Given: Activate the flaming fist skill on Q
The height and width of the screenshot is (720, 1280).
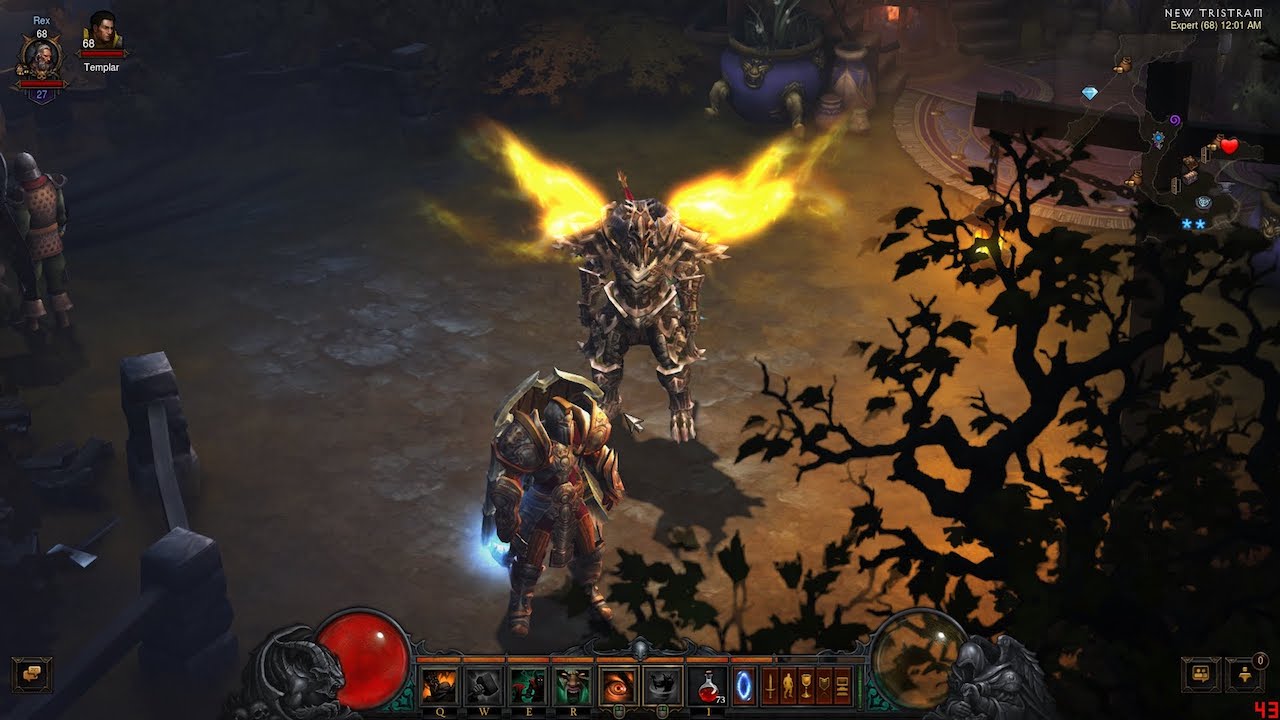Looking at the screenshot, I should pos(438,686).
